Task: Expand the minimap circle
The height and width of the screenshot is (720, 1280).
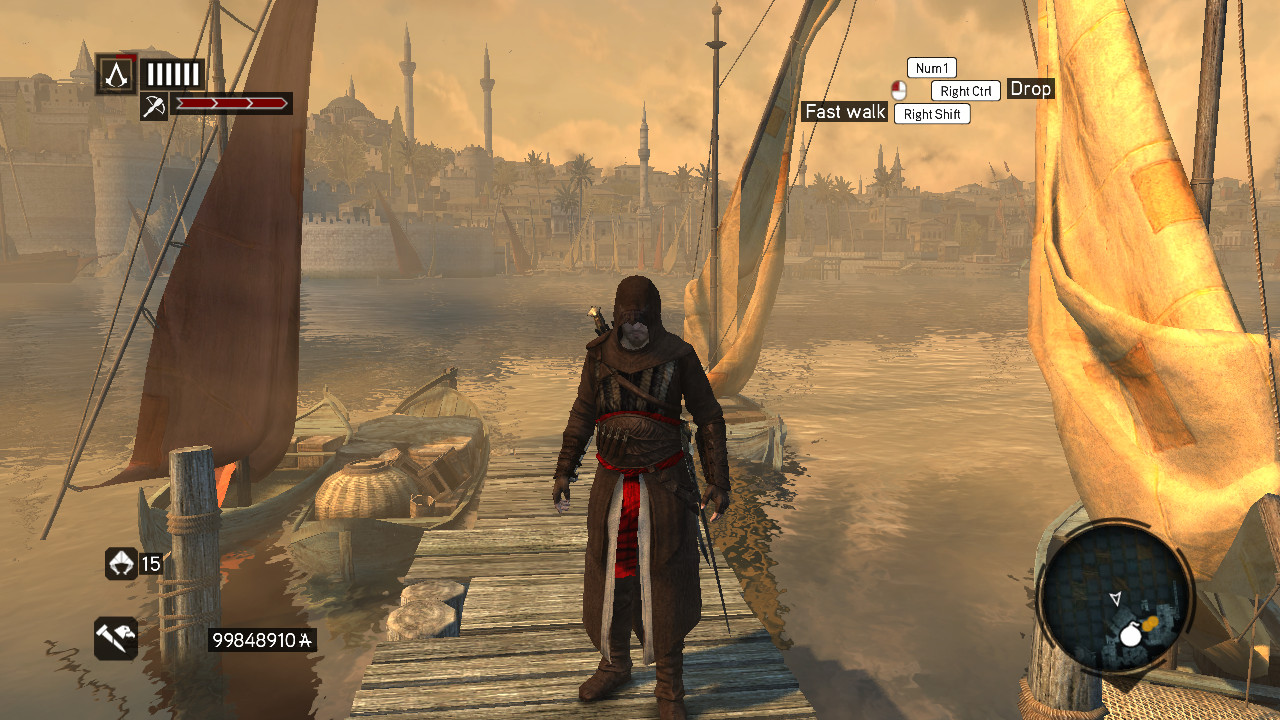Action: [x=1122, y=598]
